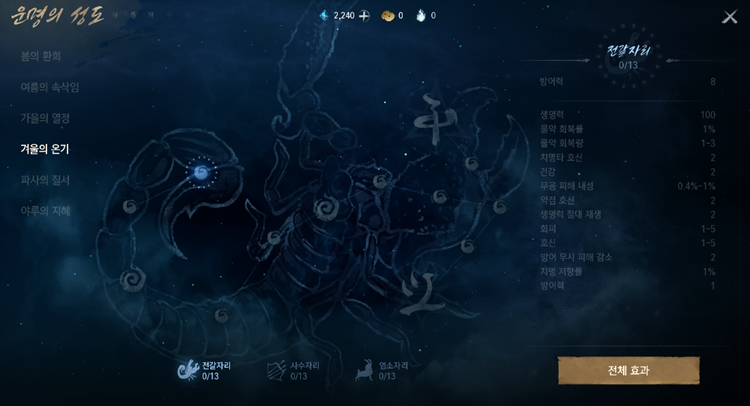This screenshot has height=406, width=750.
Task: Open the 여름의 속삭임 category
Action: point(49,87)
